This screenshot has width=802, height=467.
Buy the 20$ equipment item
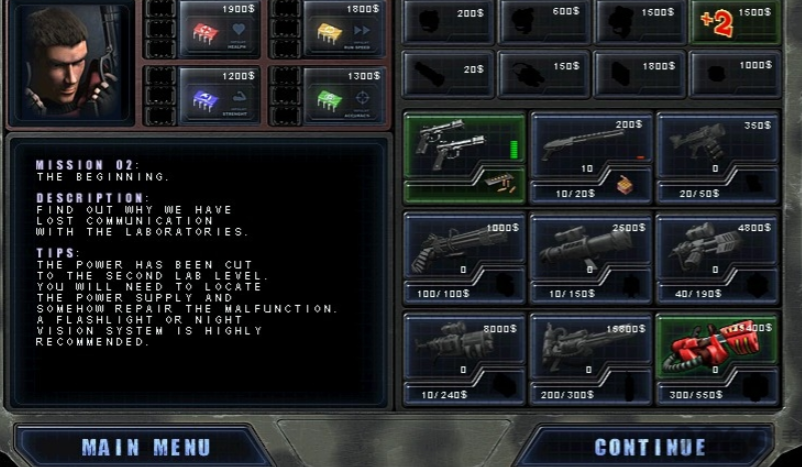click(x=448, y=74)
